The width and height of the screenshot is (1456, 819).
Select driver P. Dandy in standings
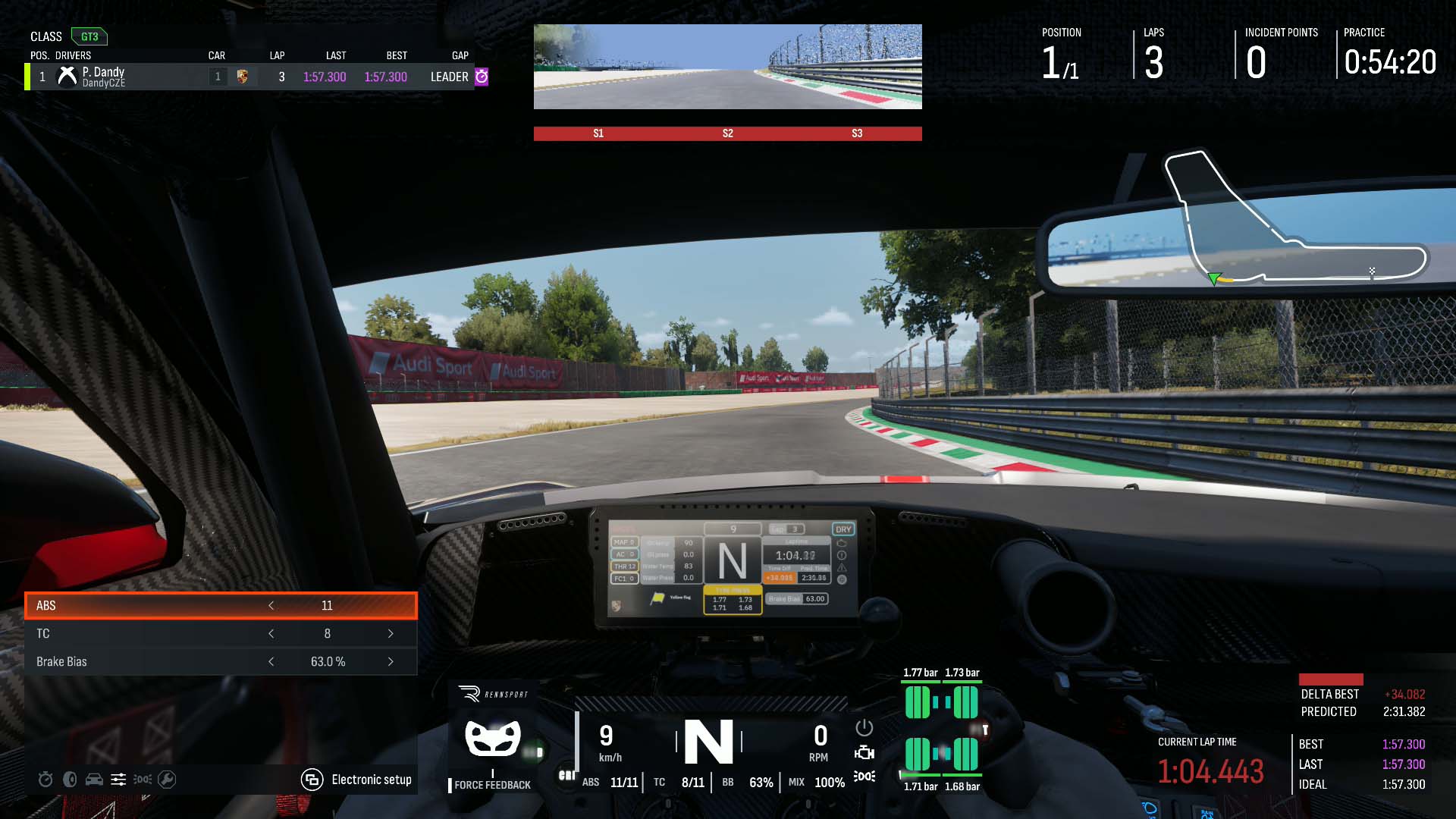(x=104, y=77)
